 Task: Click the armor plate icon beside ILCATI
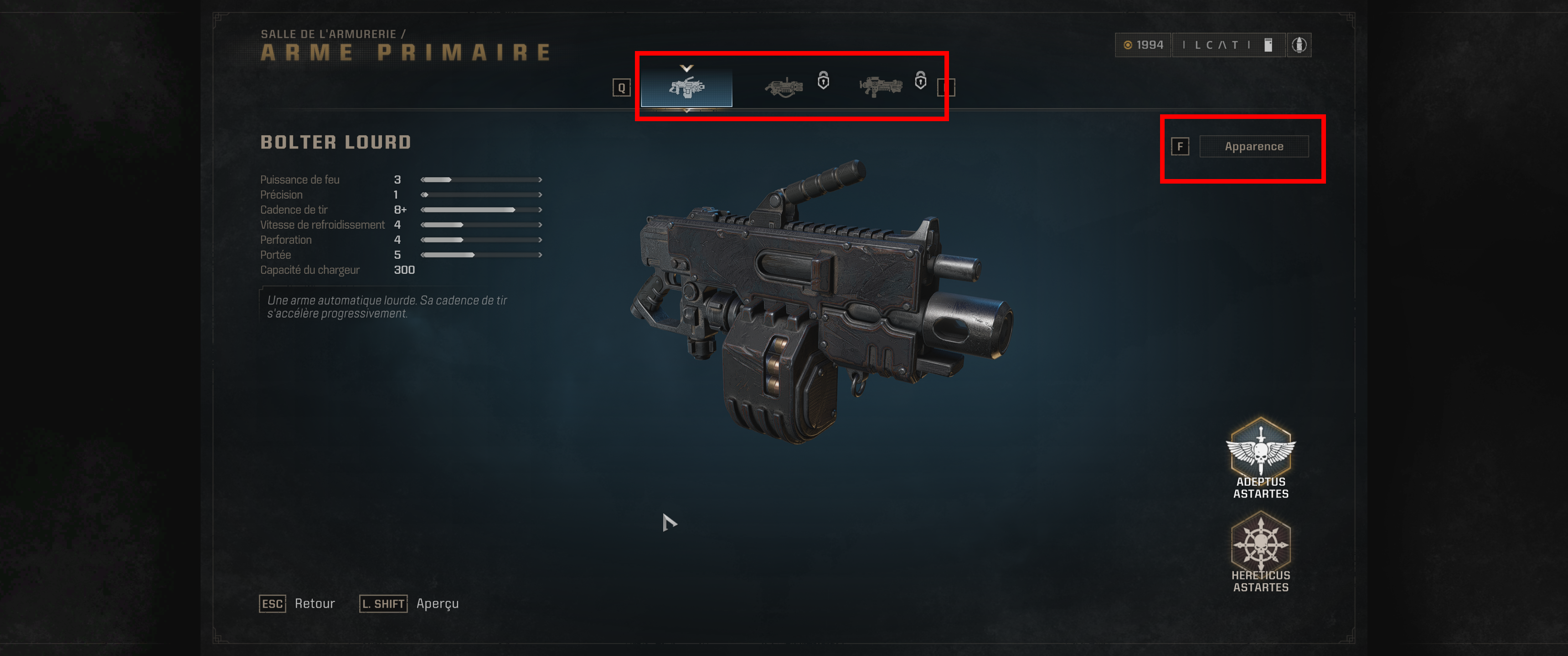tap(1269, 45)
